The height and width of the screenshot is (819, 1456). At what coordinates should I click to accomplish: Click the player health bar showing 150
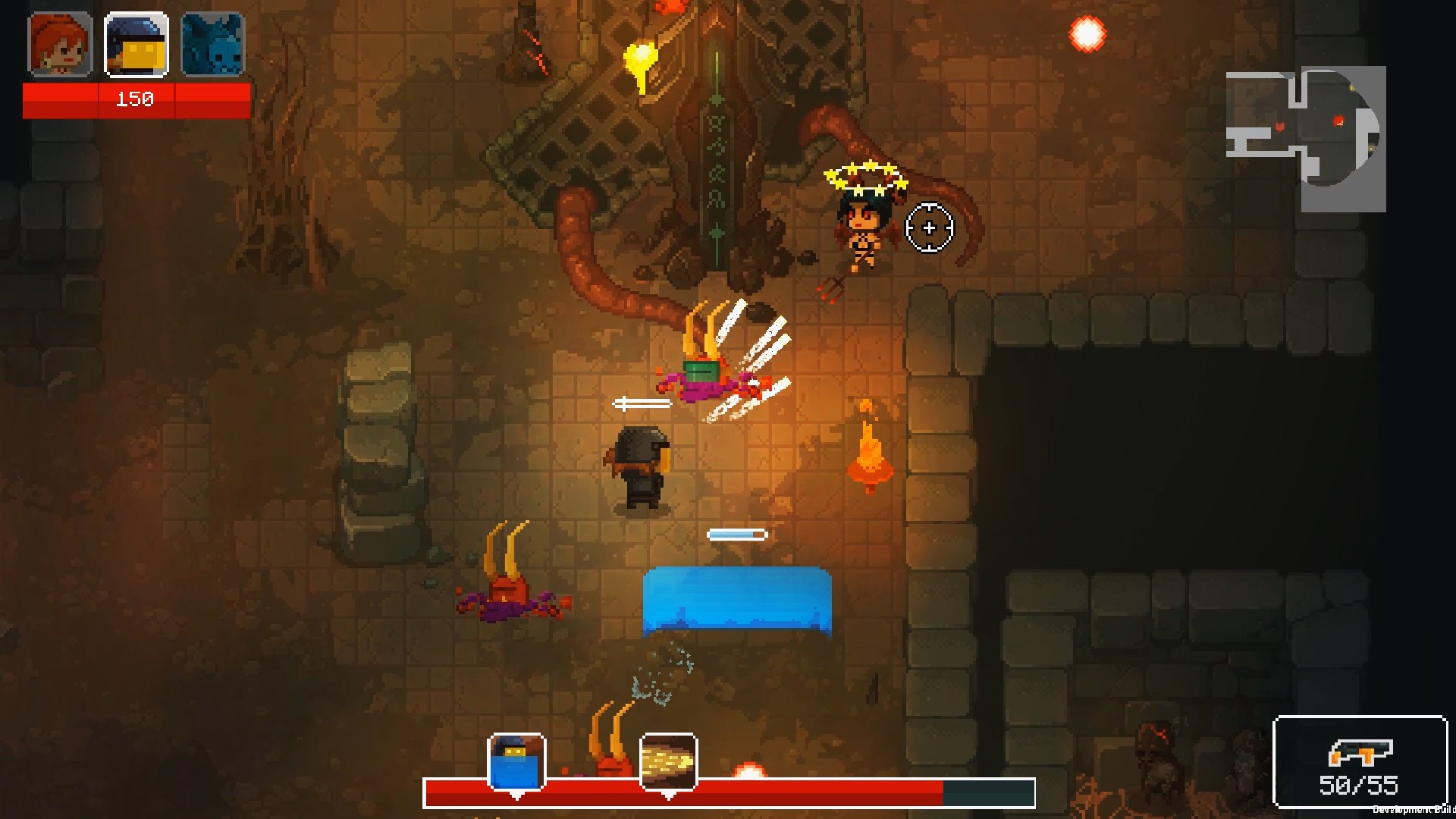pos(135,99)
